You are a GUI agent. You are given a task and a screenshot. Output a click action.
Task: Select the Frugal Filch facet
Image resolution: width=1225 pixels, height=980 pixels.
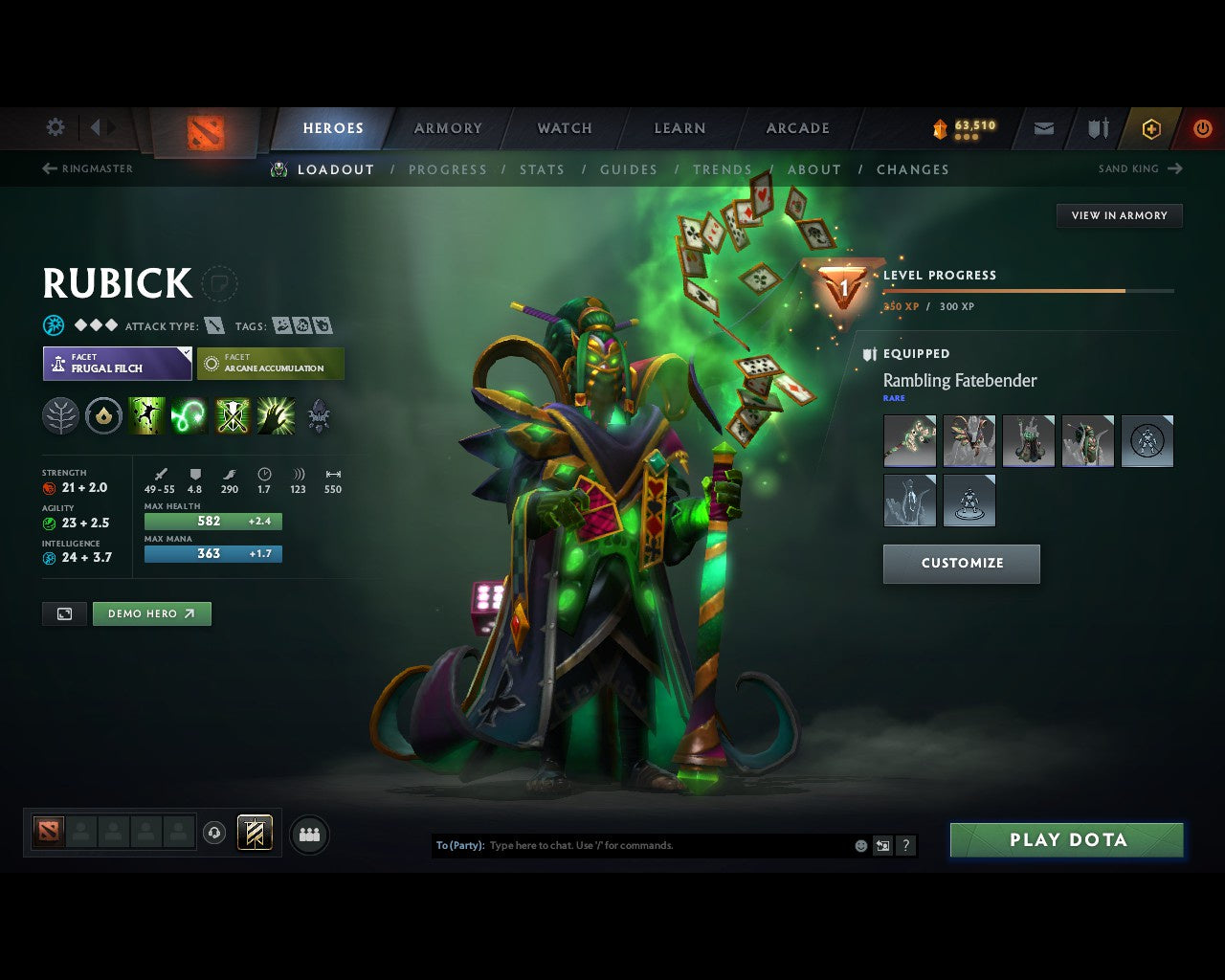tap(117, 364)
